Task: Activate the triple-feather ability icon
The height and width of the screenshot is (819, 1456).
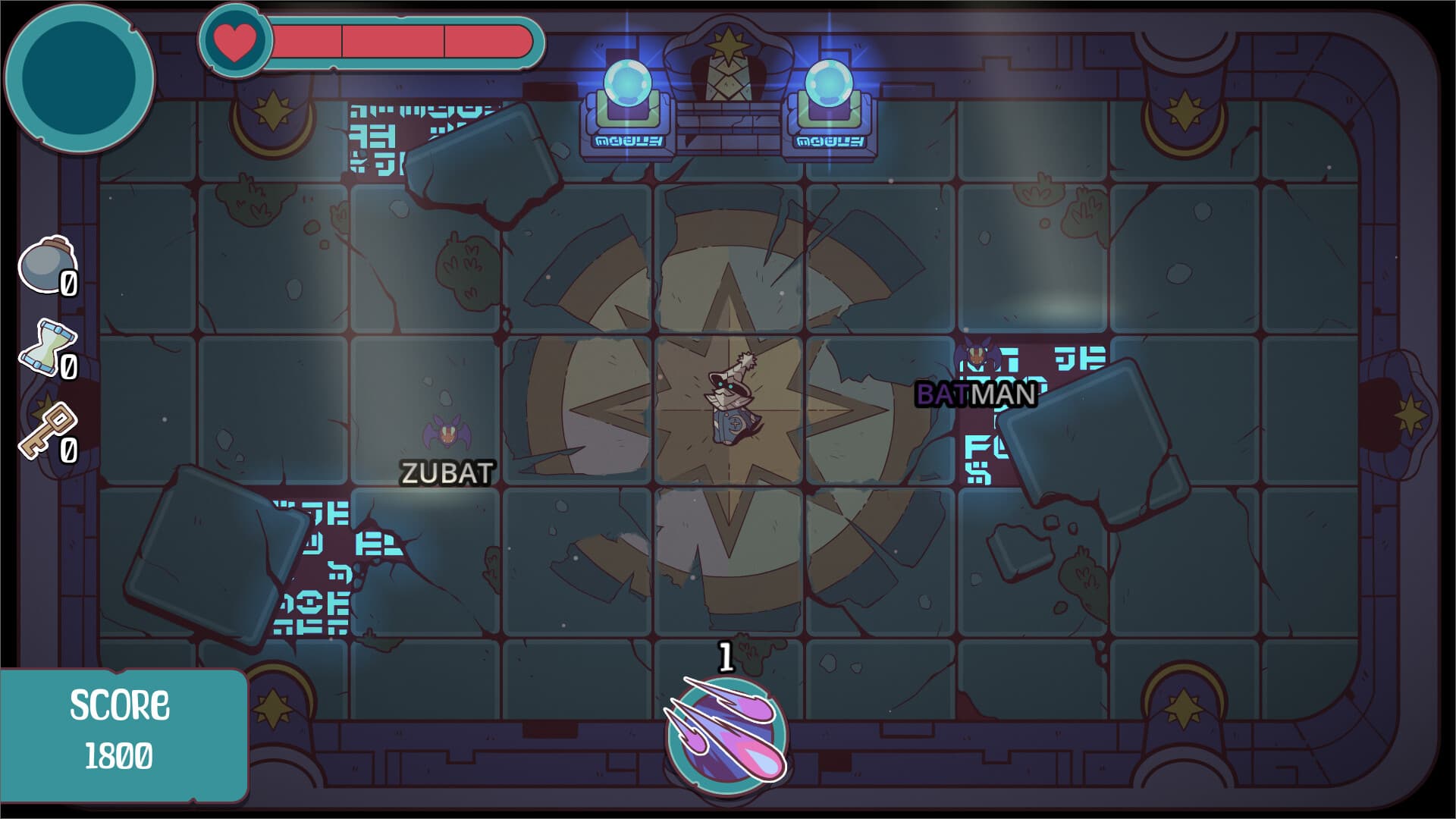Action: click(726, 732)
